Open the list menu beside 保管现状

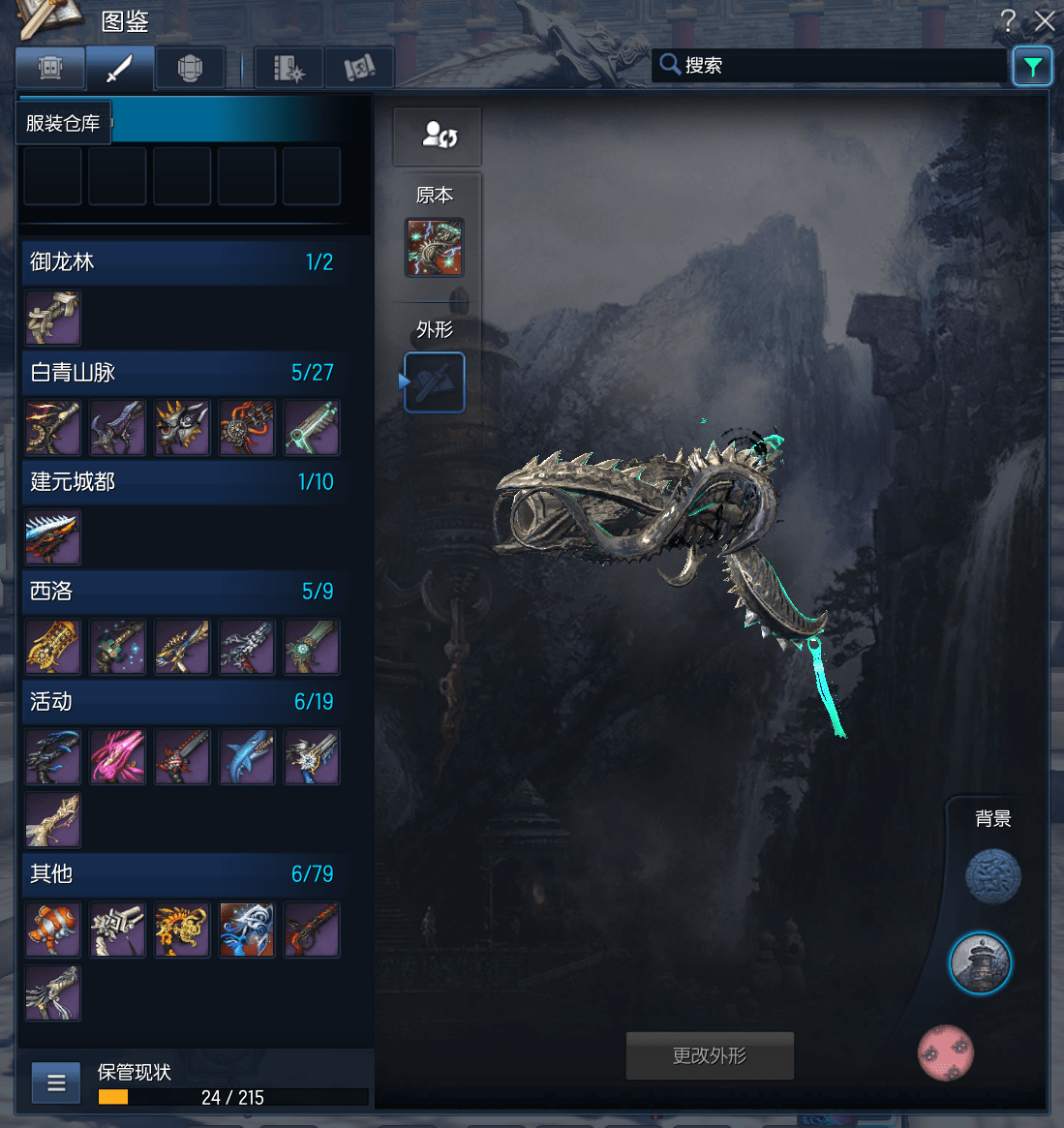[56, 1082]
